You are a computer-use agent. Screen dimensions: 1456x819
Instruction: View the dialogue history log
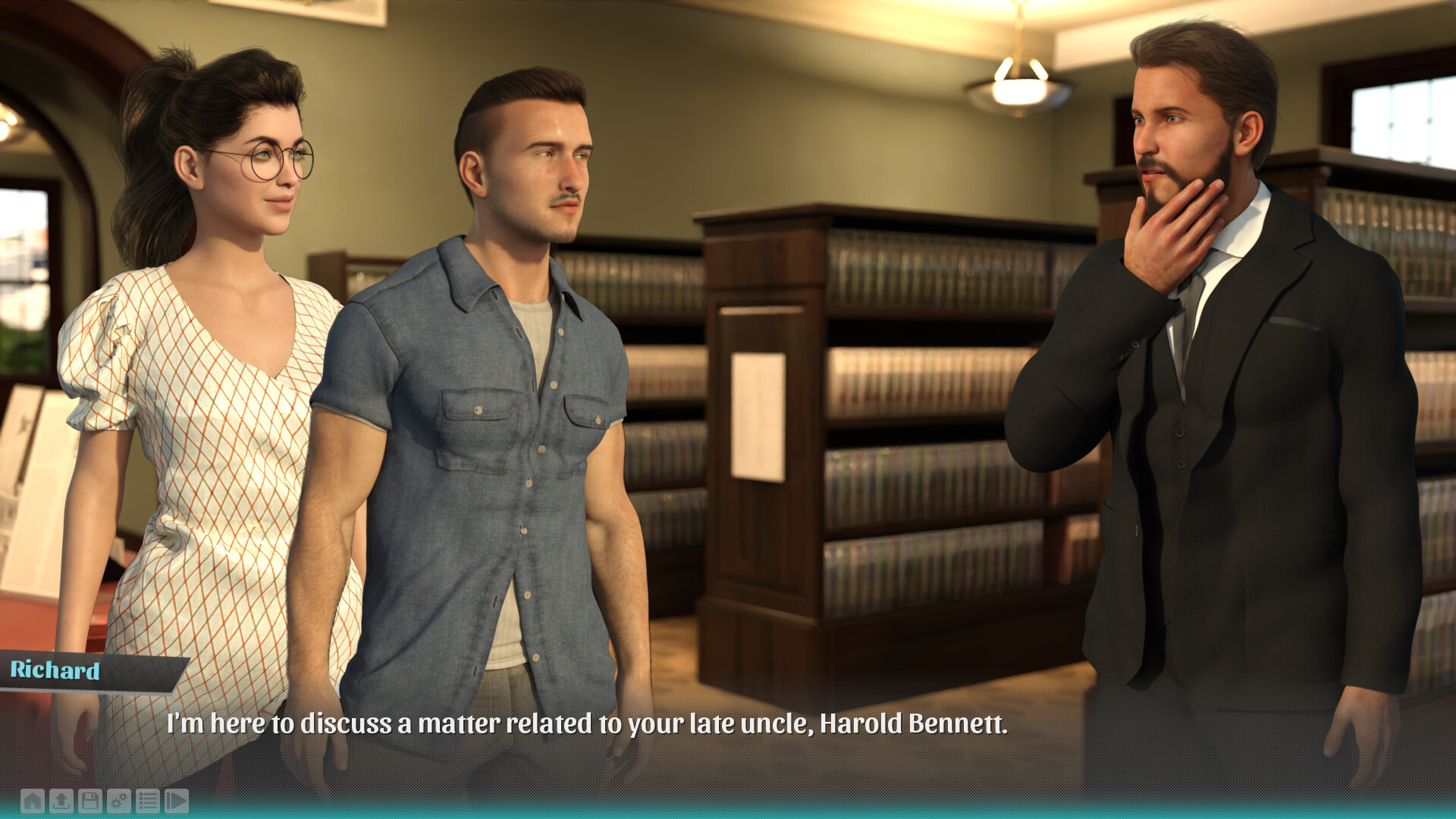click(148, 801)
